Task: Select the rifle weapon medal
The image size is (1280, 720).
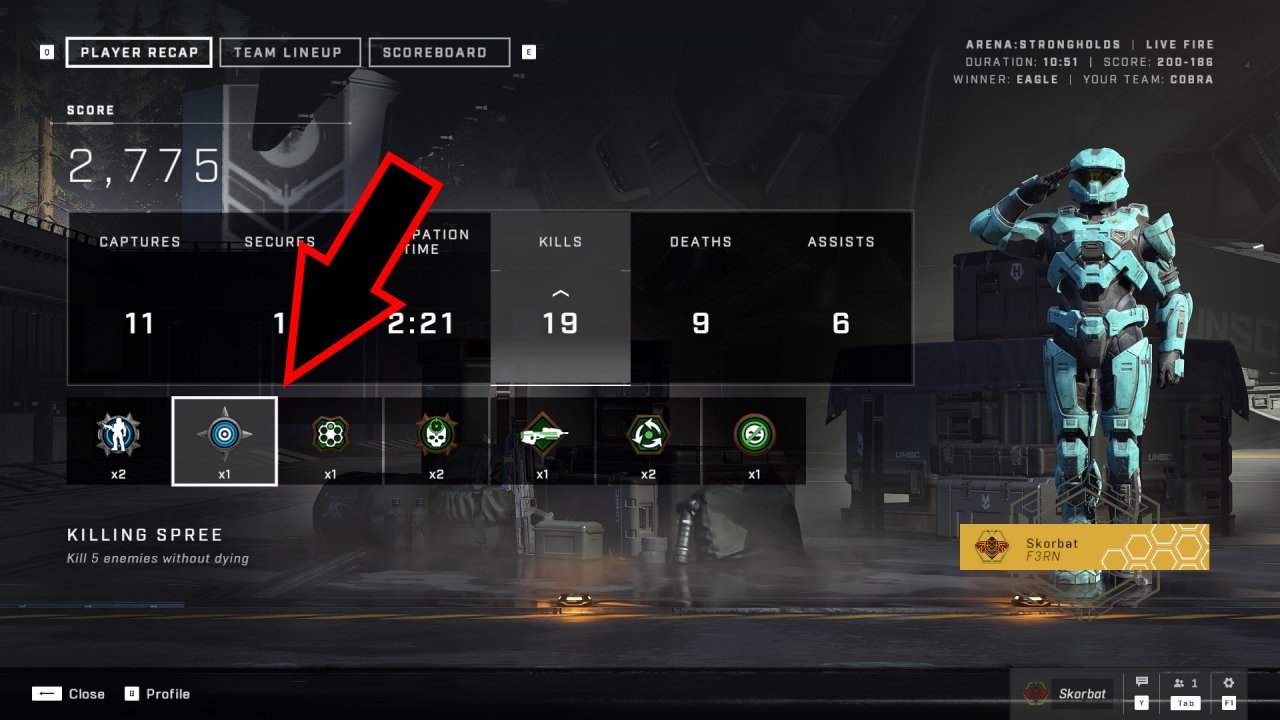Action: 542,440
